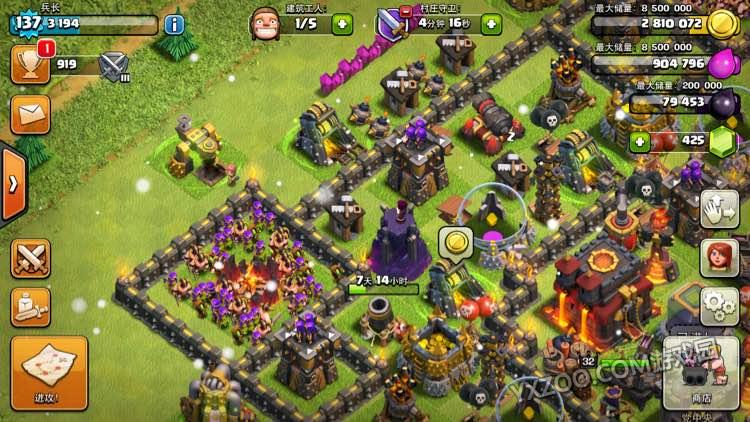Open the button below the crossed swords

pyautogui.click(x=30, y=306)
